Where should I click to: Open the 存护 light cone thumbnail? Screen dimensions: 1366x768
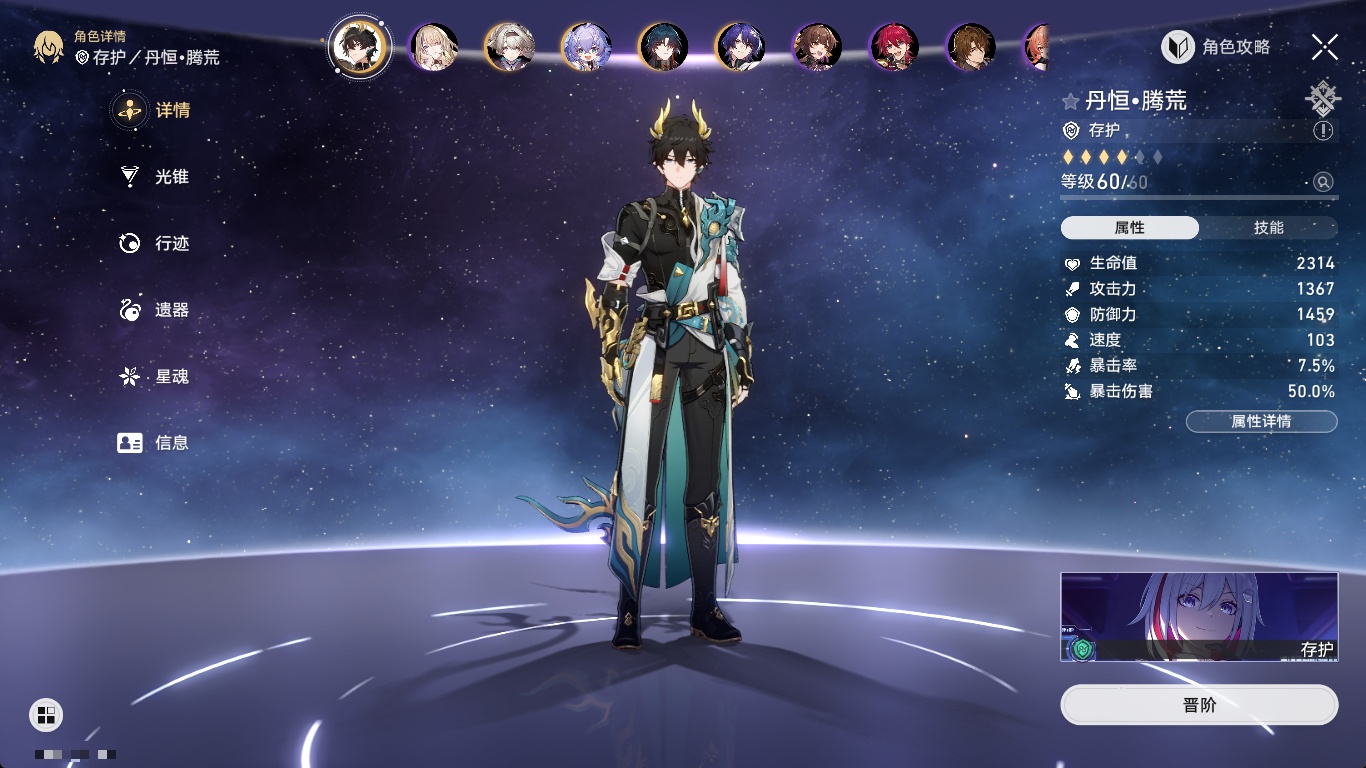click(x=1199, y=617)
